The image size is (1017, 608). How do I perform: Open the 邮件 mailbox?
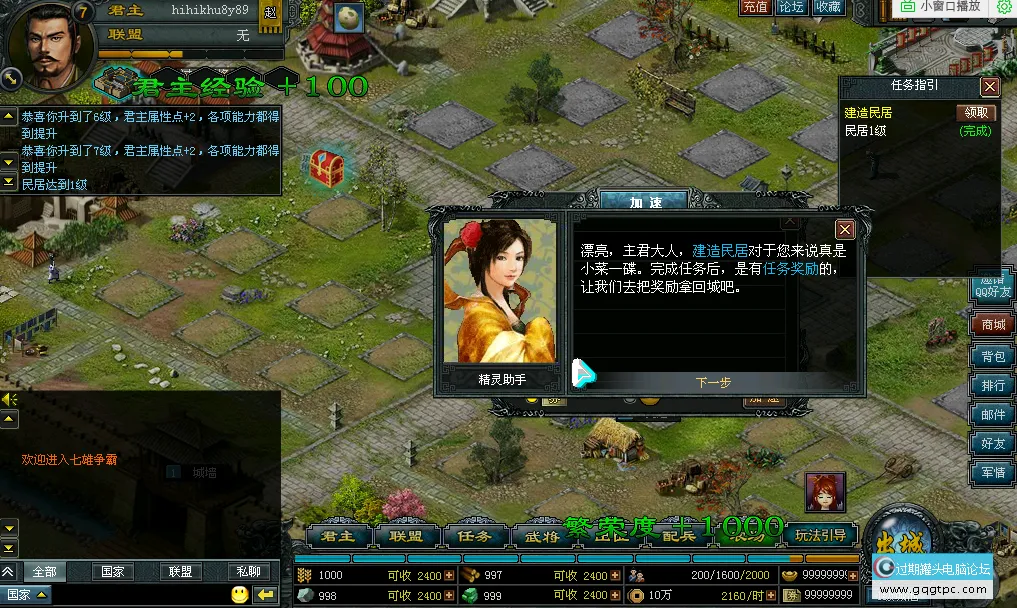pos(992,414)
